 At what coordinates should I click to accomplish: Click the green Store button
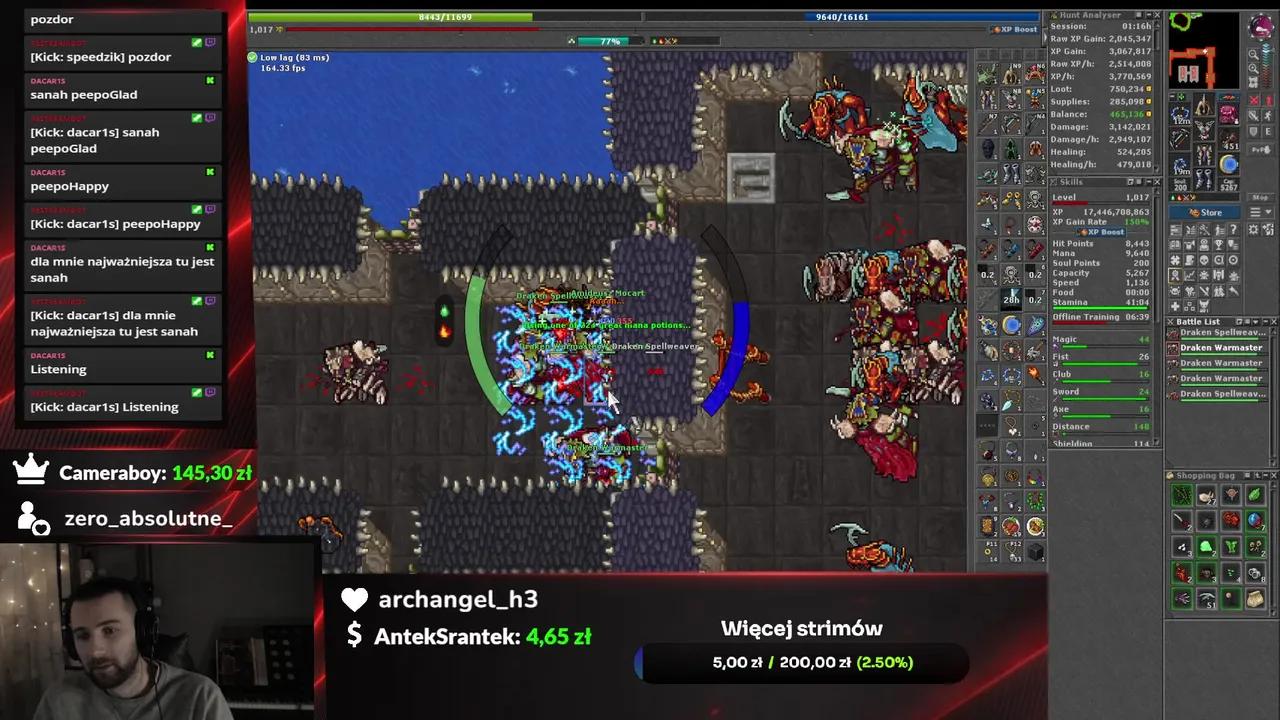pos(1206,213)
